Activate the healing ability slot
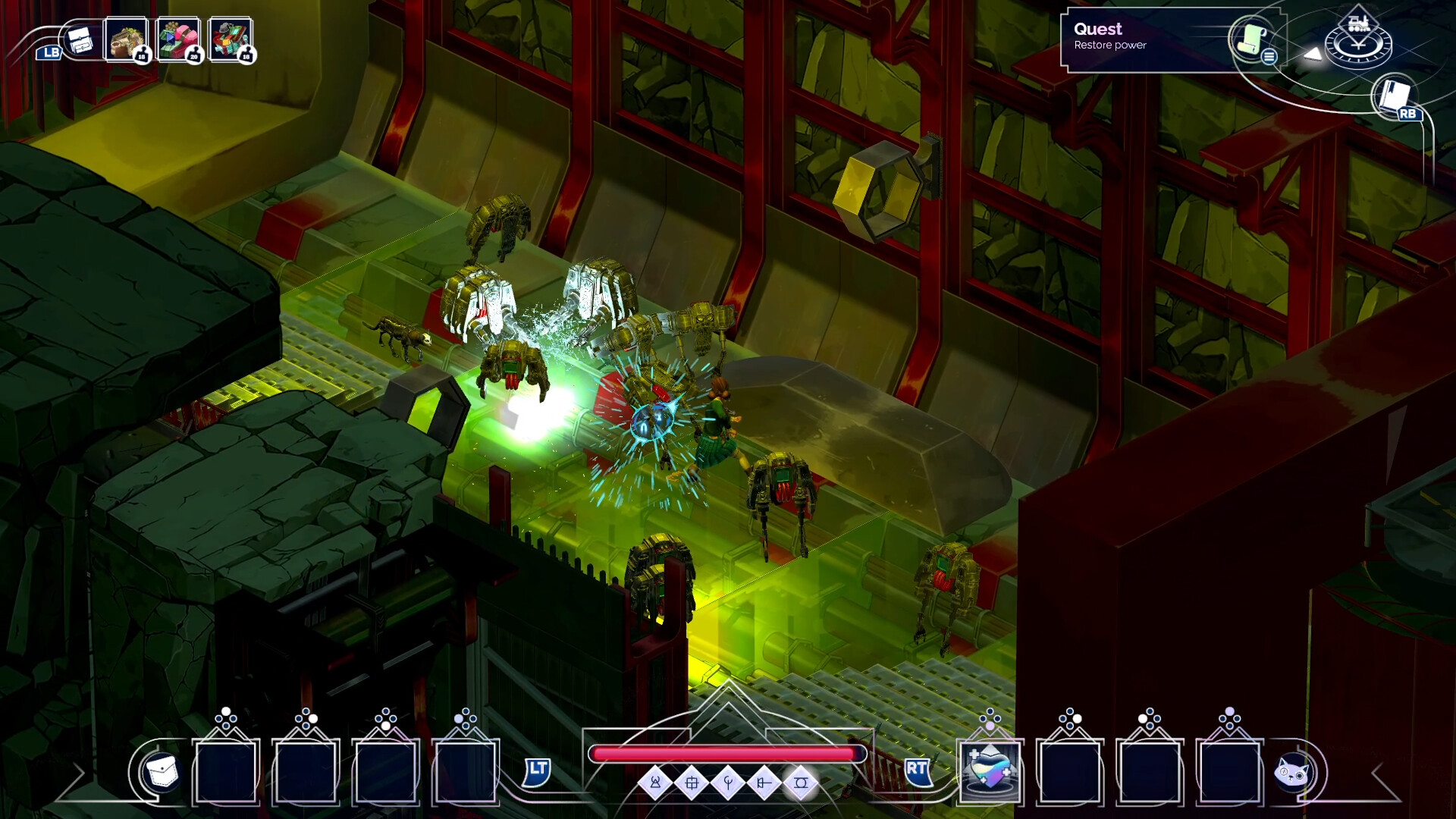The width and height of the screenshot is (1456, 819). coord(990,770)
